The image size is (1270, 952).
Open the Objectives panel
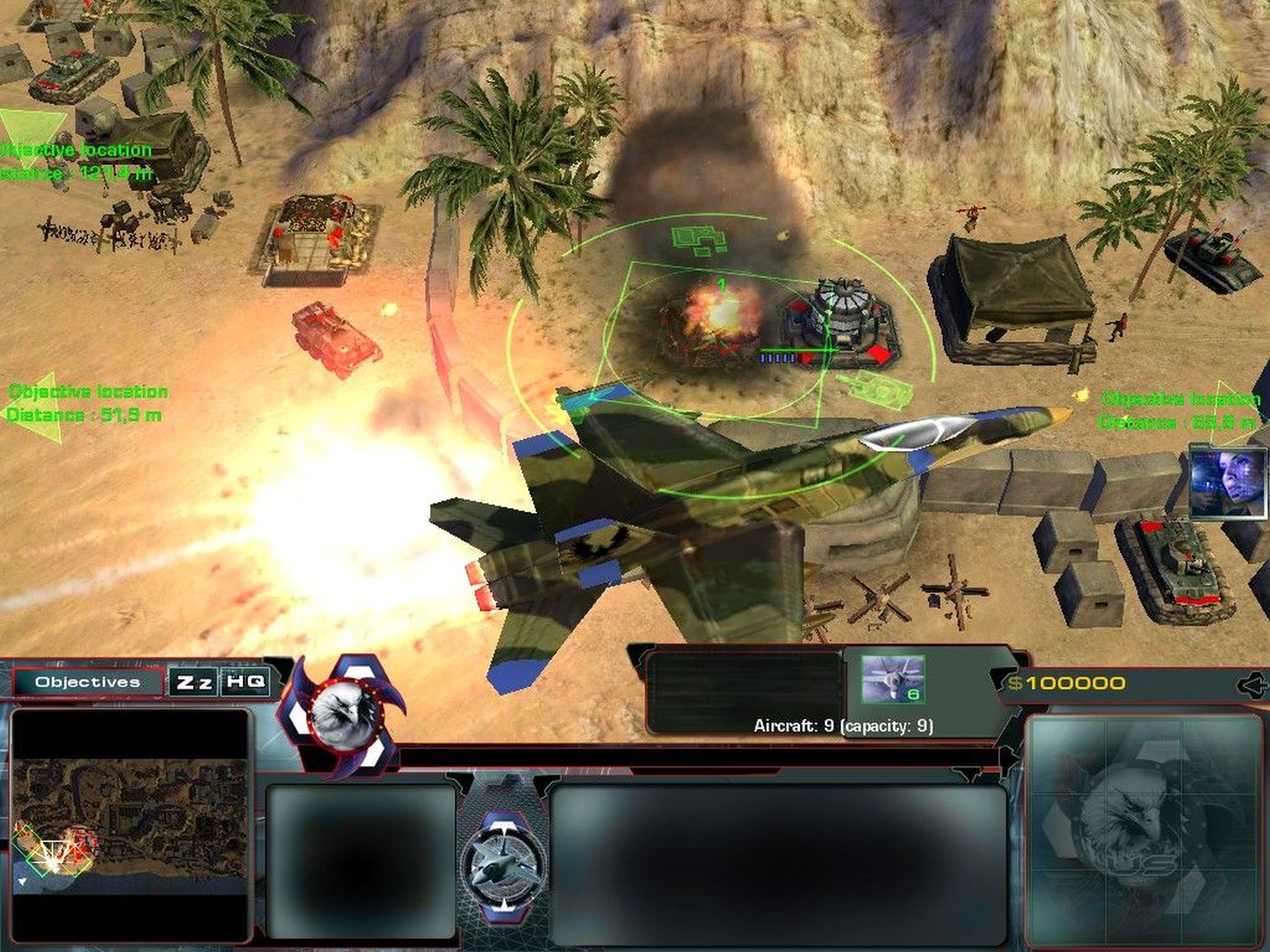(88, 682)
